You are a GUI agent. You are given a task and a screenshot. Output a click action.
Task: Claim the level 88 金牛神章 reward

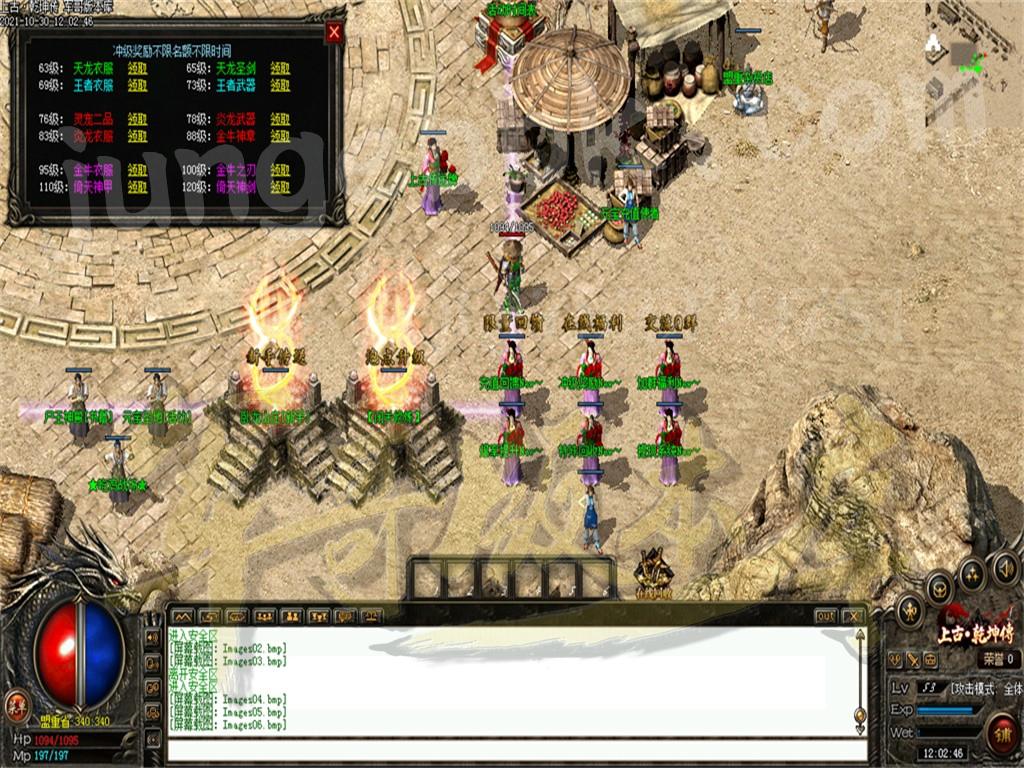click(x=281, y=136)
